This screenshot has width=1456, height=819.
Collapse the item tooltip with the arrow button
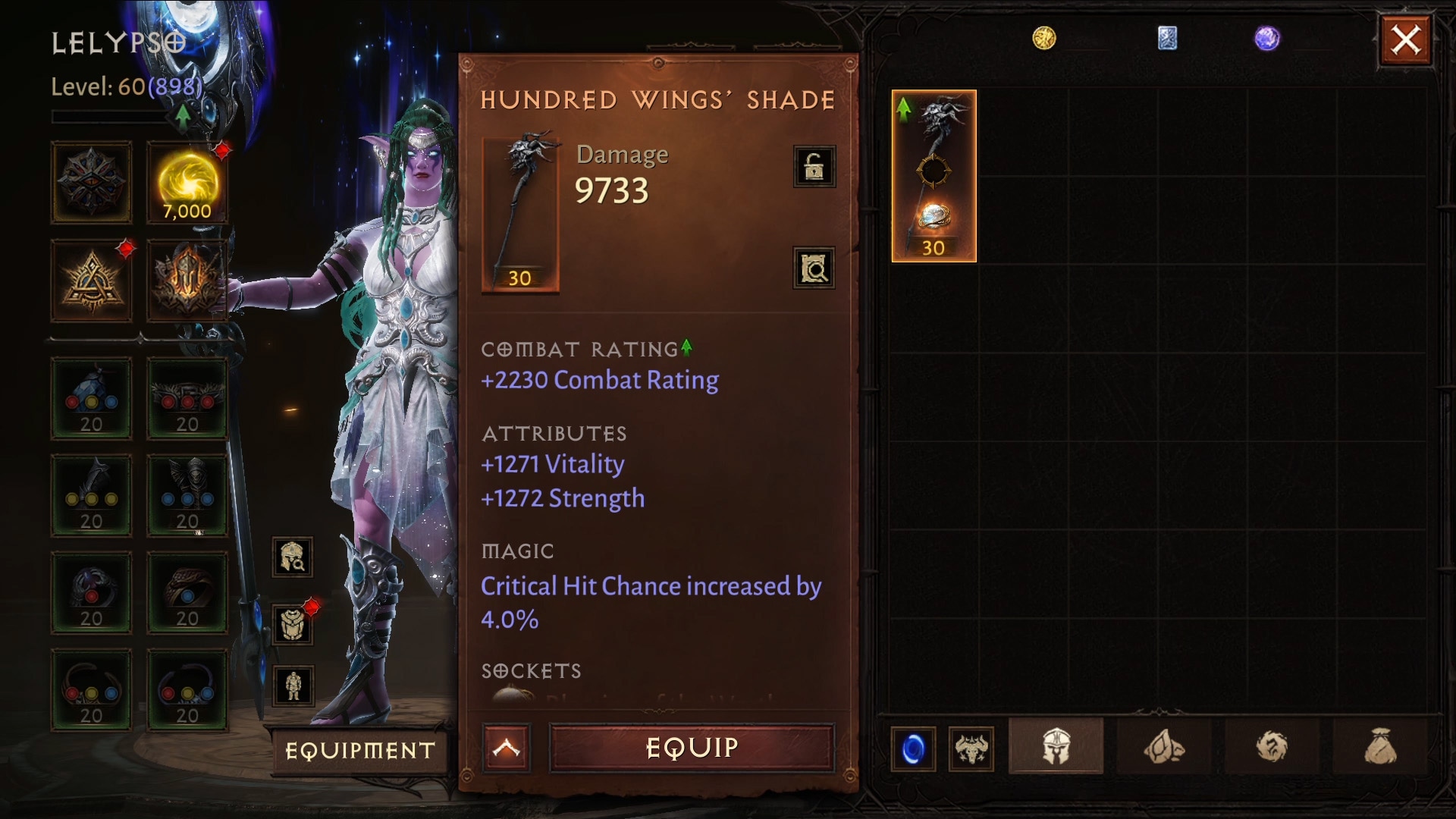[506, 748]
